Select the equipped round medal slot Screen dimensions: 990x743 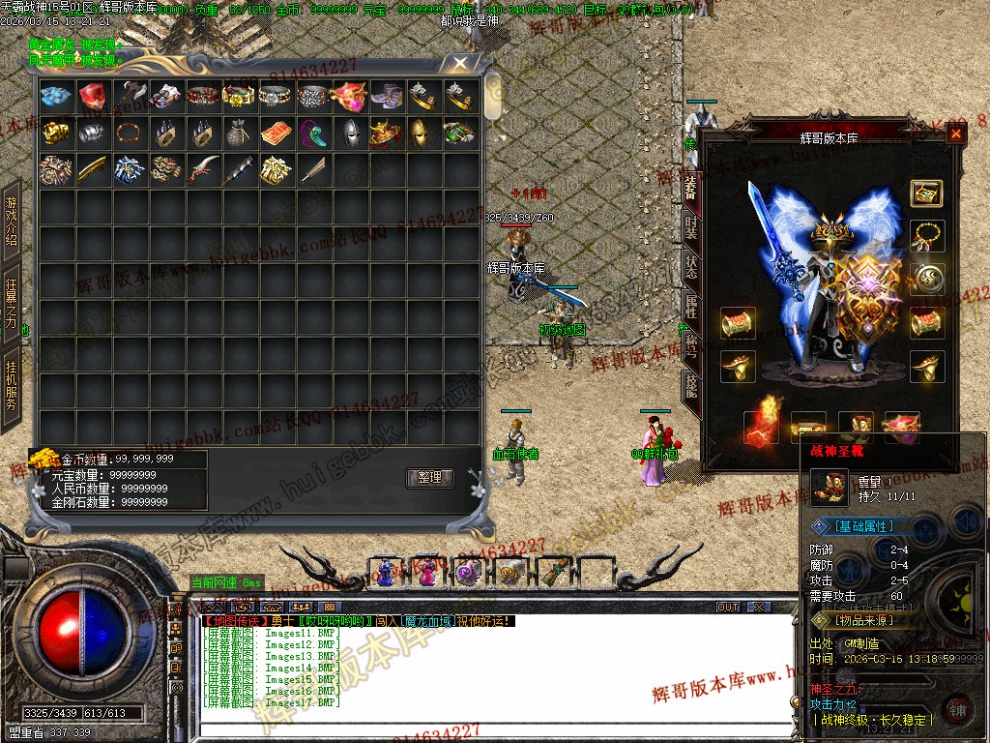927,279
